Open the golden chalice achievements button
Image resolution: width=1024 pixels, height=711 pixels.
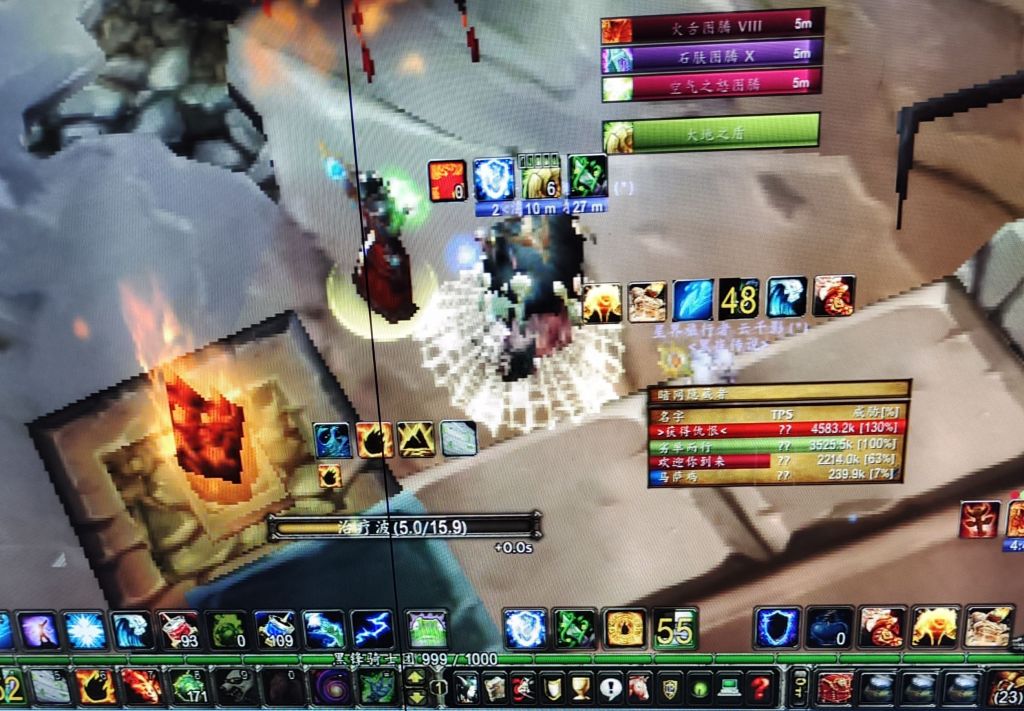point(581,688)
